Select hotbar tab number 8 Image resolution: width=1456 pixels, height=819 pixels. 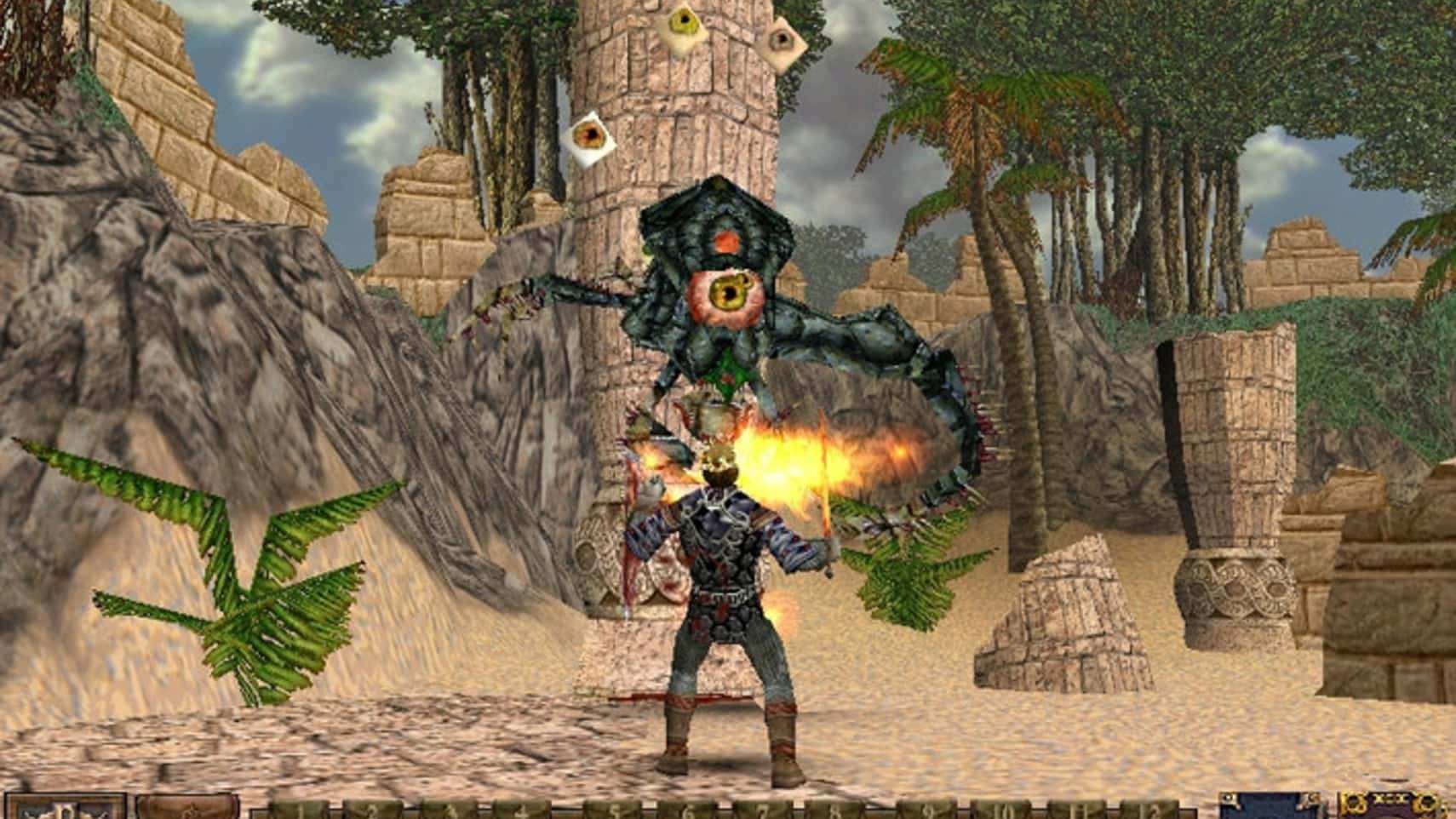point(834,810)
